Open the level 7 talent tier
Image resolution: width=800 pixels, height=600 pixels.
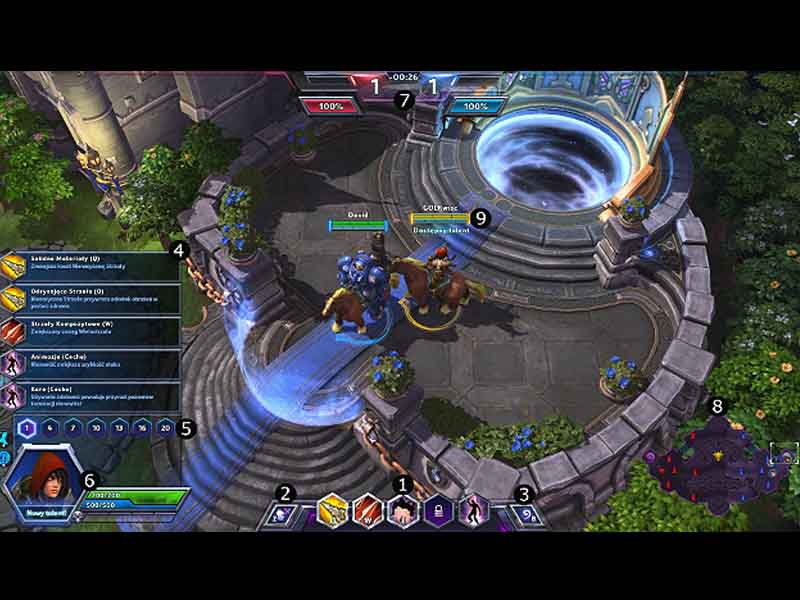[x=73, y=428]
